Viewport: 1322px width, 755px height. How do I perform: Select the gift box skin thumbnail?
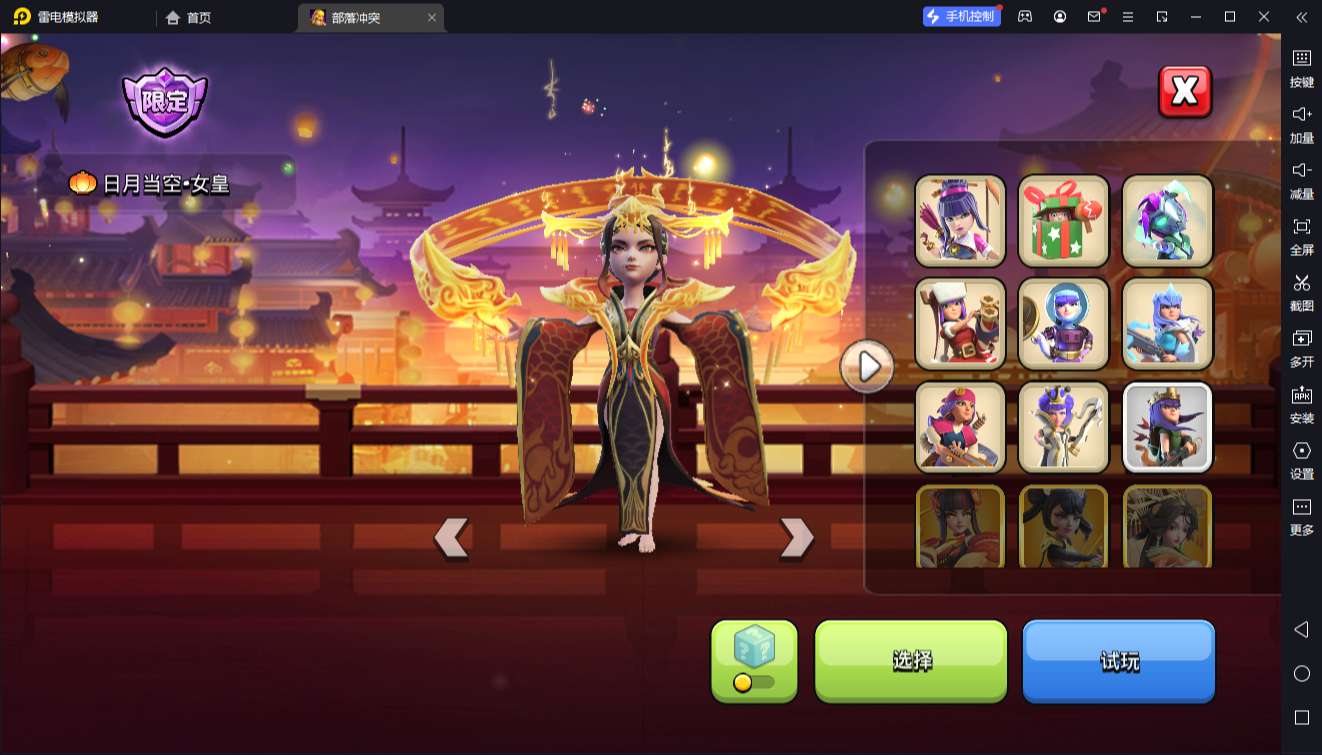coord(1063,220)
